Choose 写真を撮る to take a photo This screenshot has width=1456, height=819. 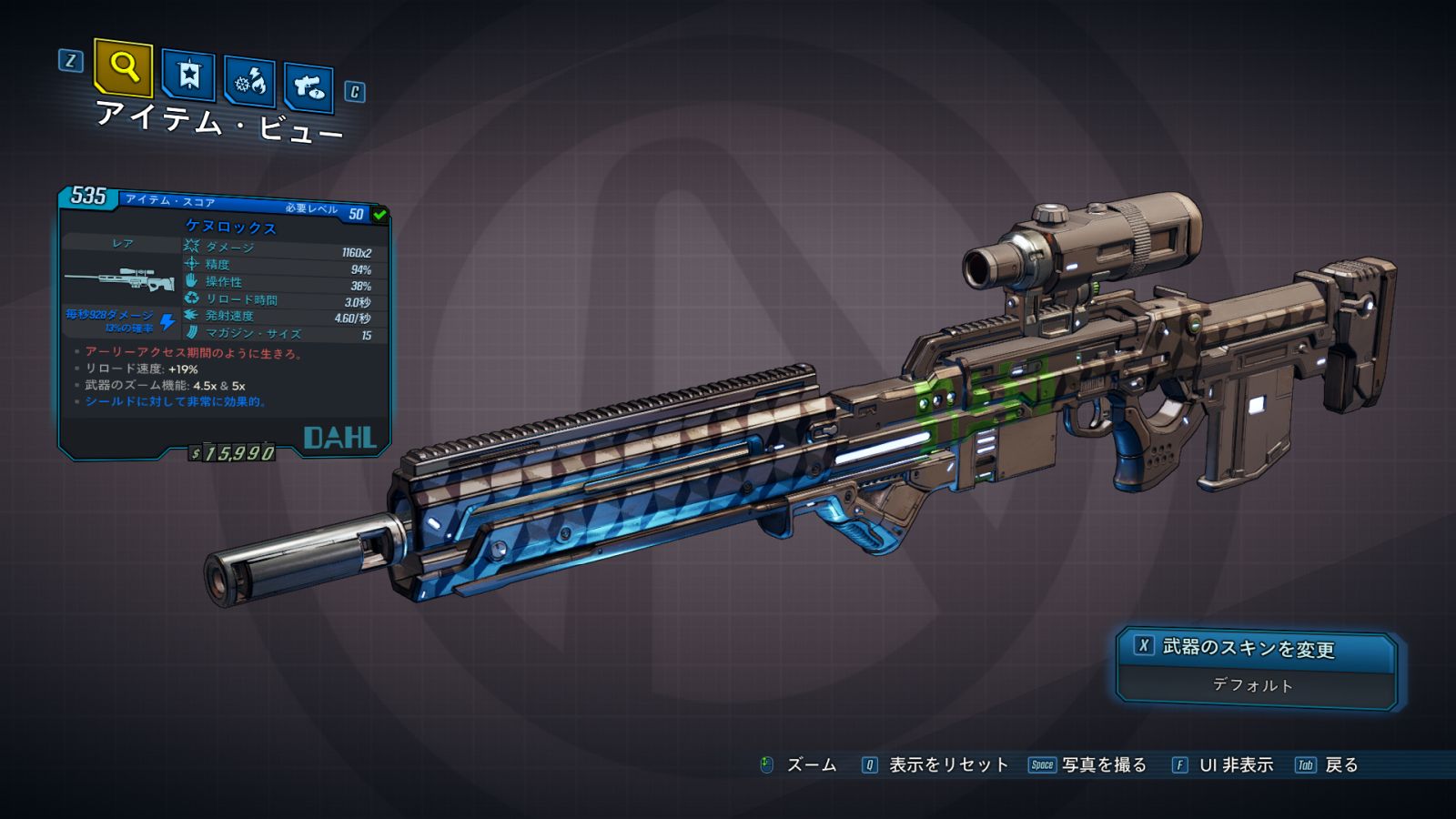click(1103, 765)
